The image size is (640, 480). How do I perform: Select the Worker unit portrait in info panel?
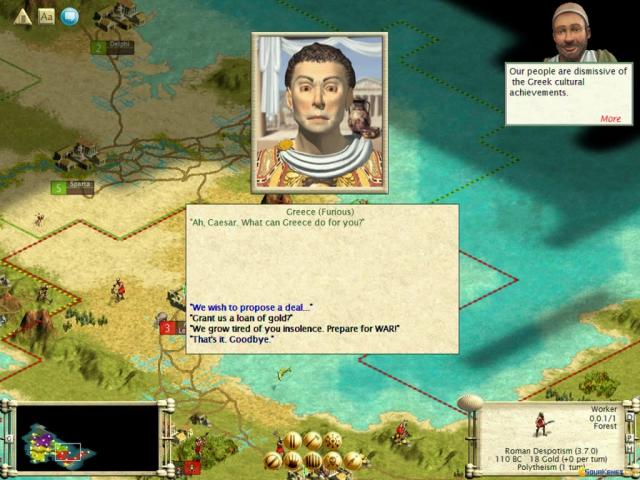click(x=543, y=424)
